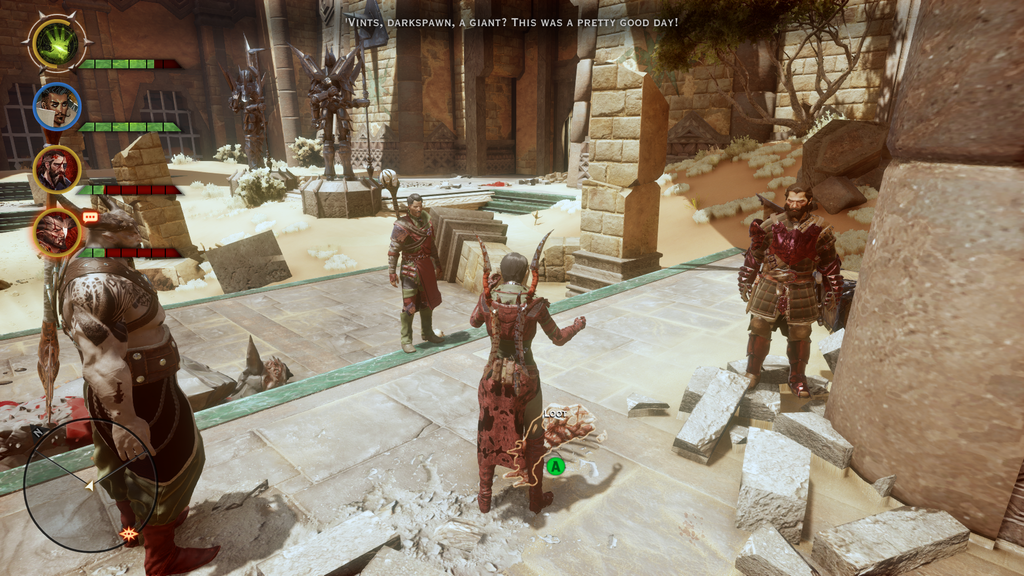Select the green glowing hand portrait
Viewport: 1024px width, 576px height.
[x=57, y=44]
